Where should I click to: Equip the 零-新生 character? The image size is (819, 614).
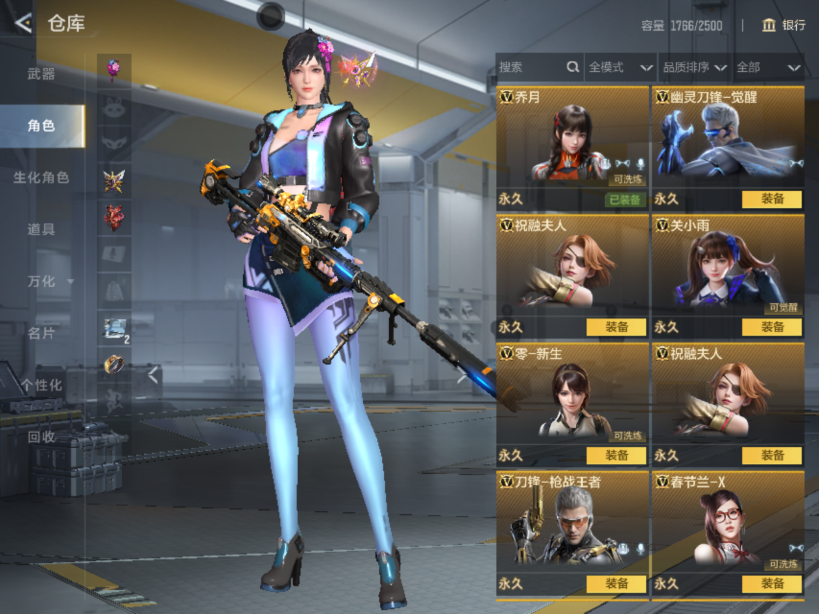pos(616,455)
